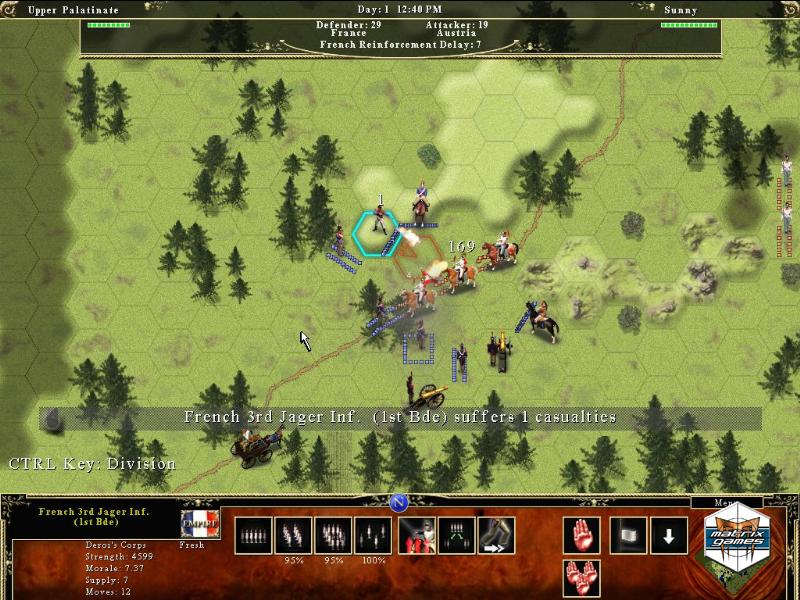This screenshot has height=600, width=800.
Task: Activate the firing soldiers attack icon
Action: point(417,535)
